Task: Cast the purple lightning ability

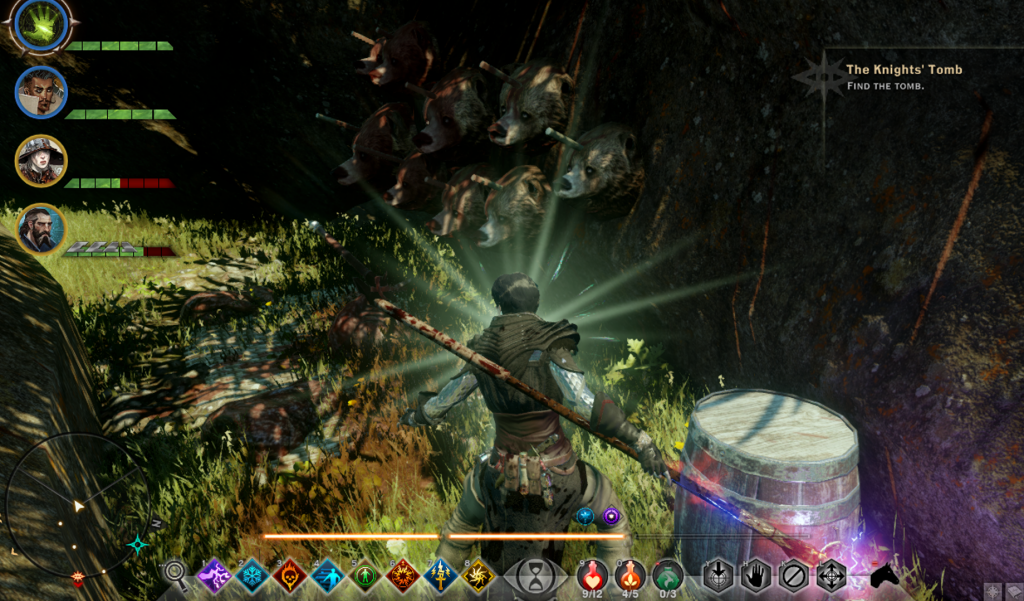Action: 214,576
